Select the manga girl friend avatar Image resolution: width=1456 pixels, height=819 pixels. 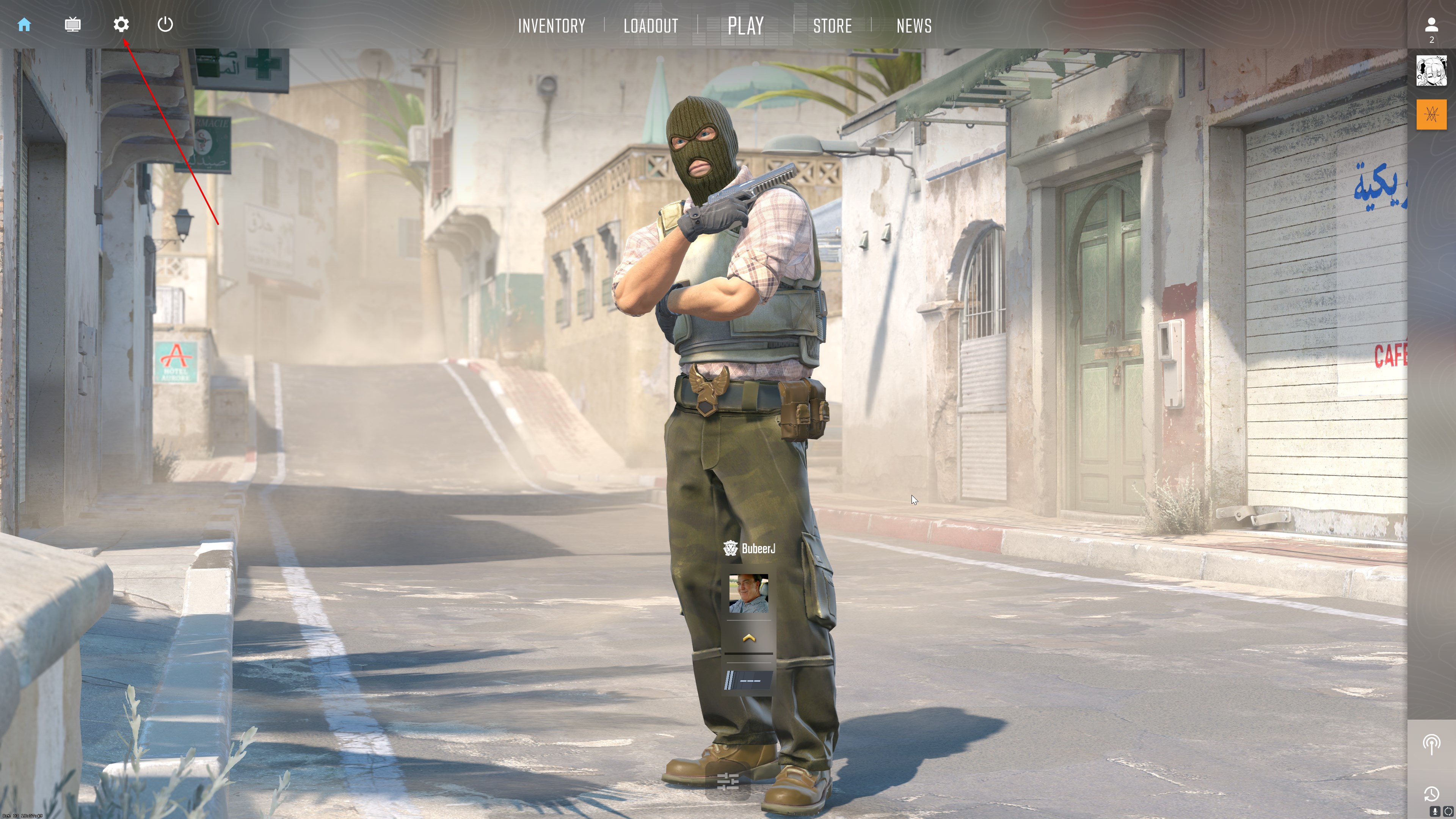tap(1431, 71)
